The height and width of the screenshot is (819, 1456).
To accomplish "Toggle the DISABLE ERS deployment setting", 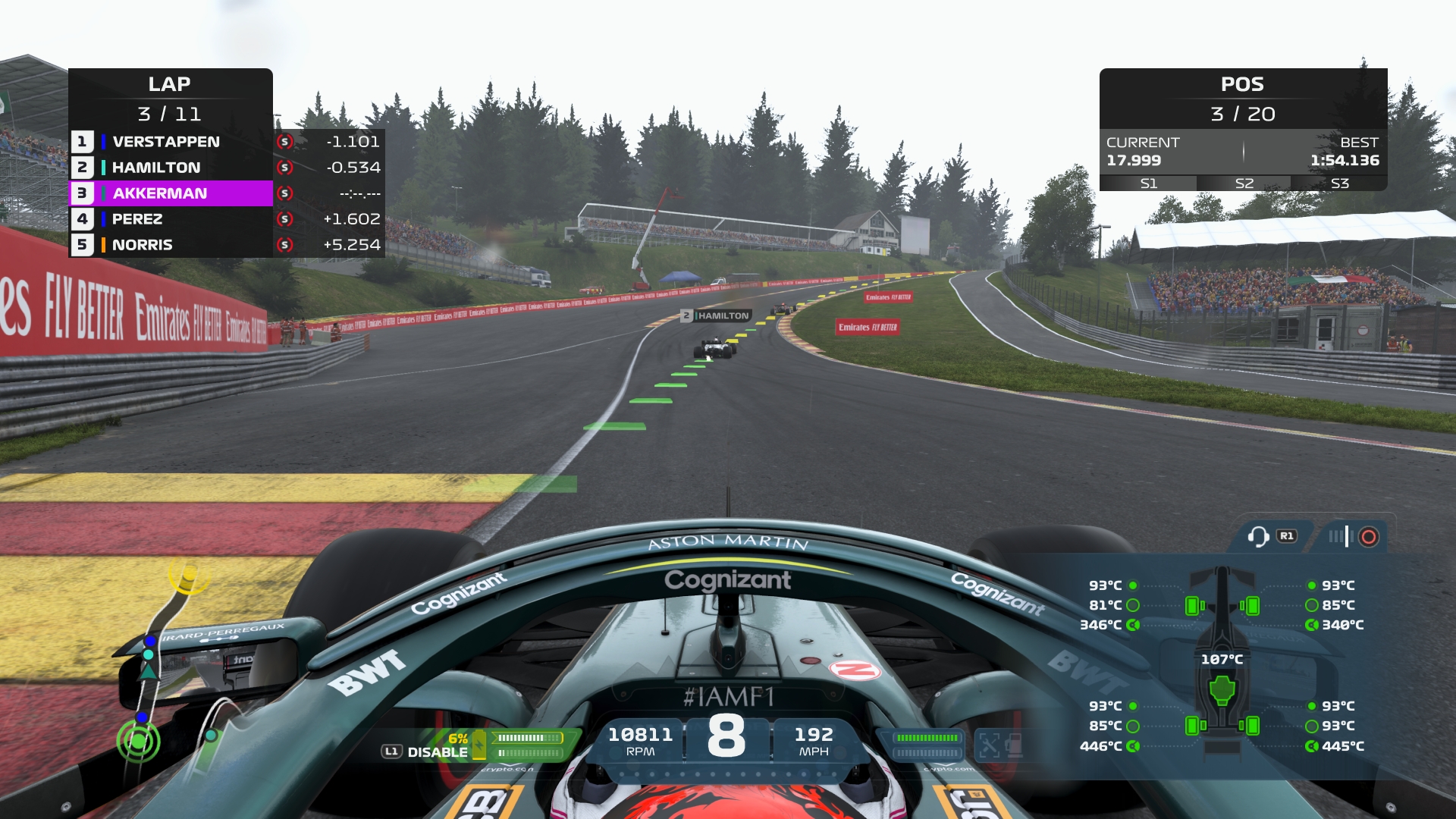I will [x=438, y=752].
